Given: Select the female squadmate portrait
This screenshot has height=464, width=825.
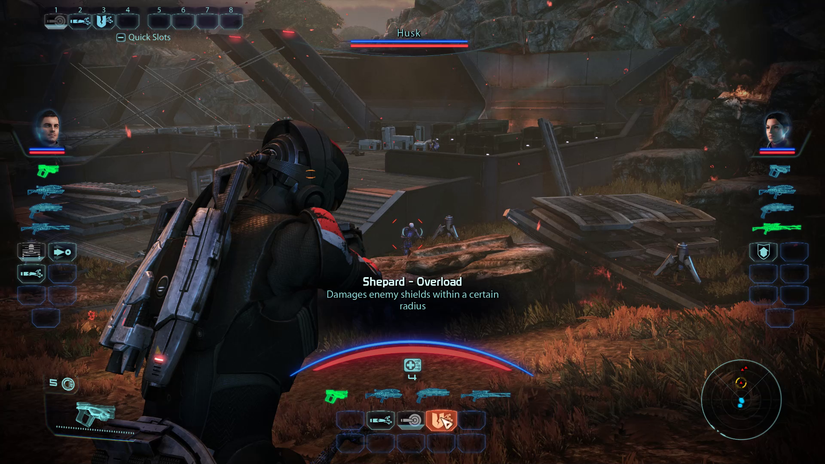Looking at the screenshot, I should tap(777, 127).
